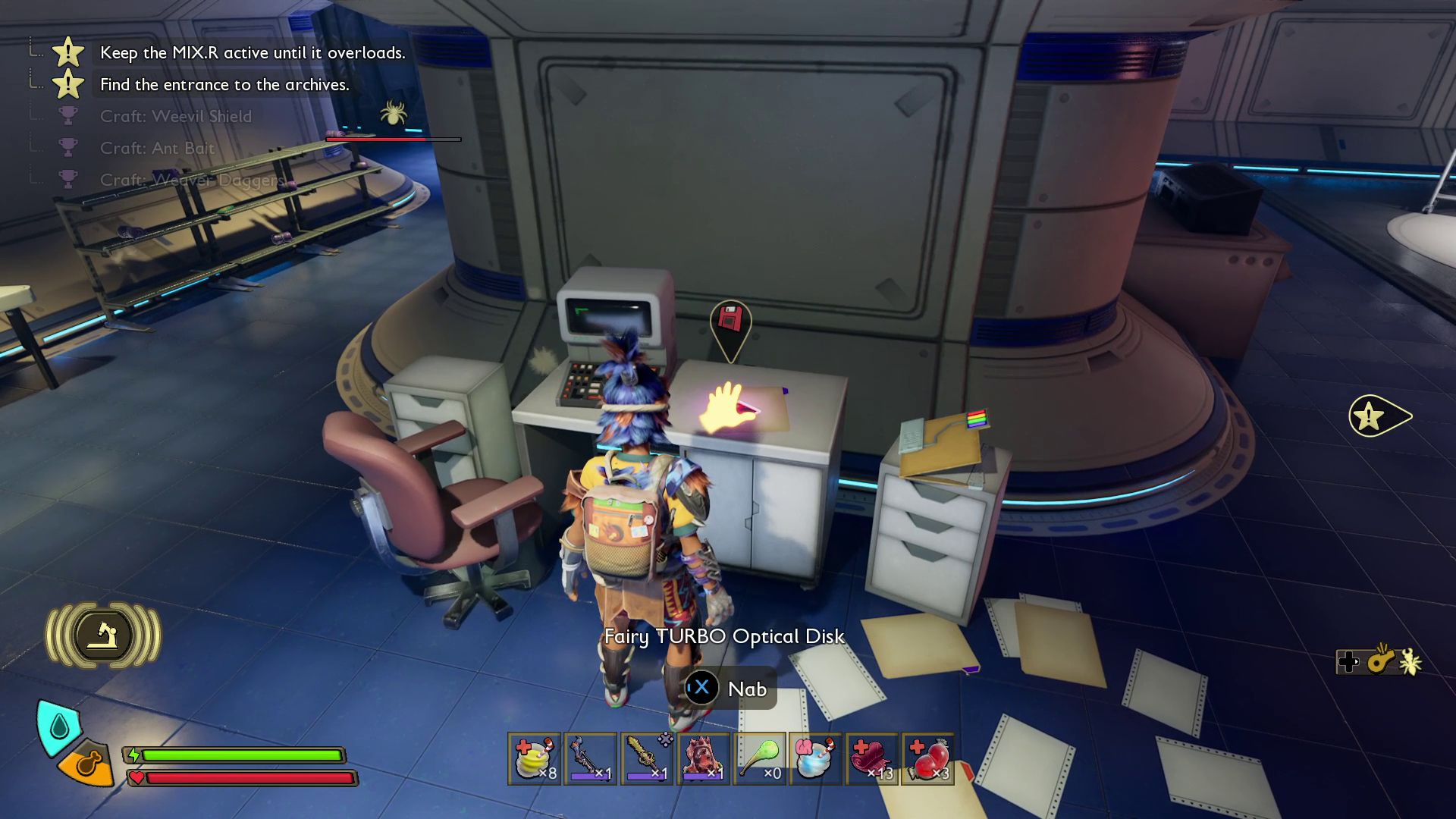
Task: Use the red bandage roll slot
Action: tap(871, 758)
